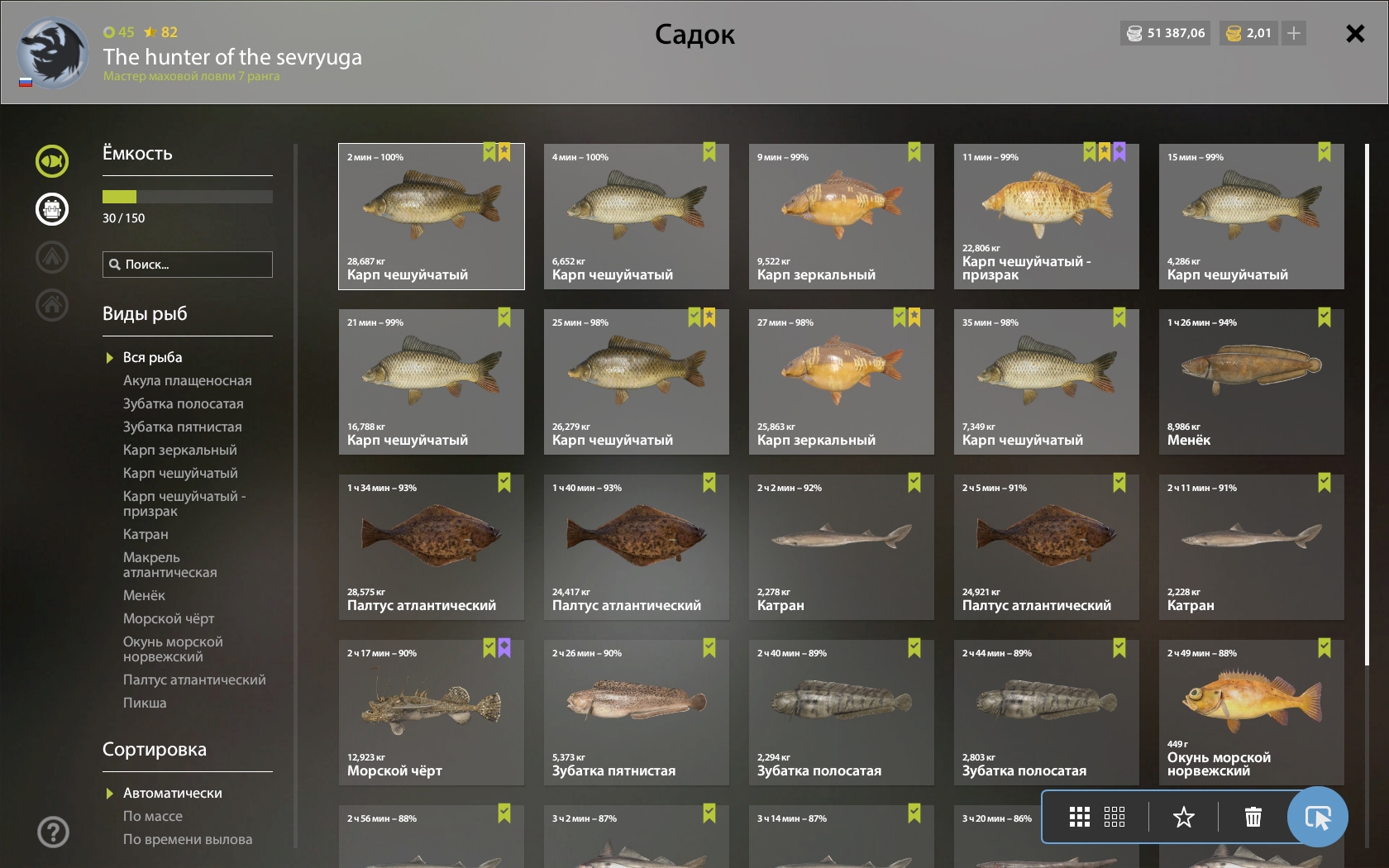Viewport: 1389px width, 868px height.
Task: Select the 22,806 кг ghost carp card
Action: pos(1046,217)
